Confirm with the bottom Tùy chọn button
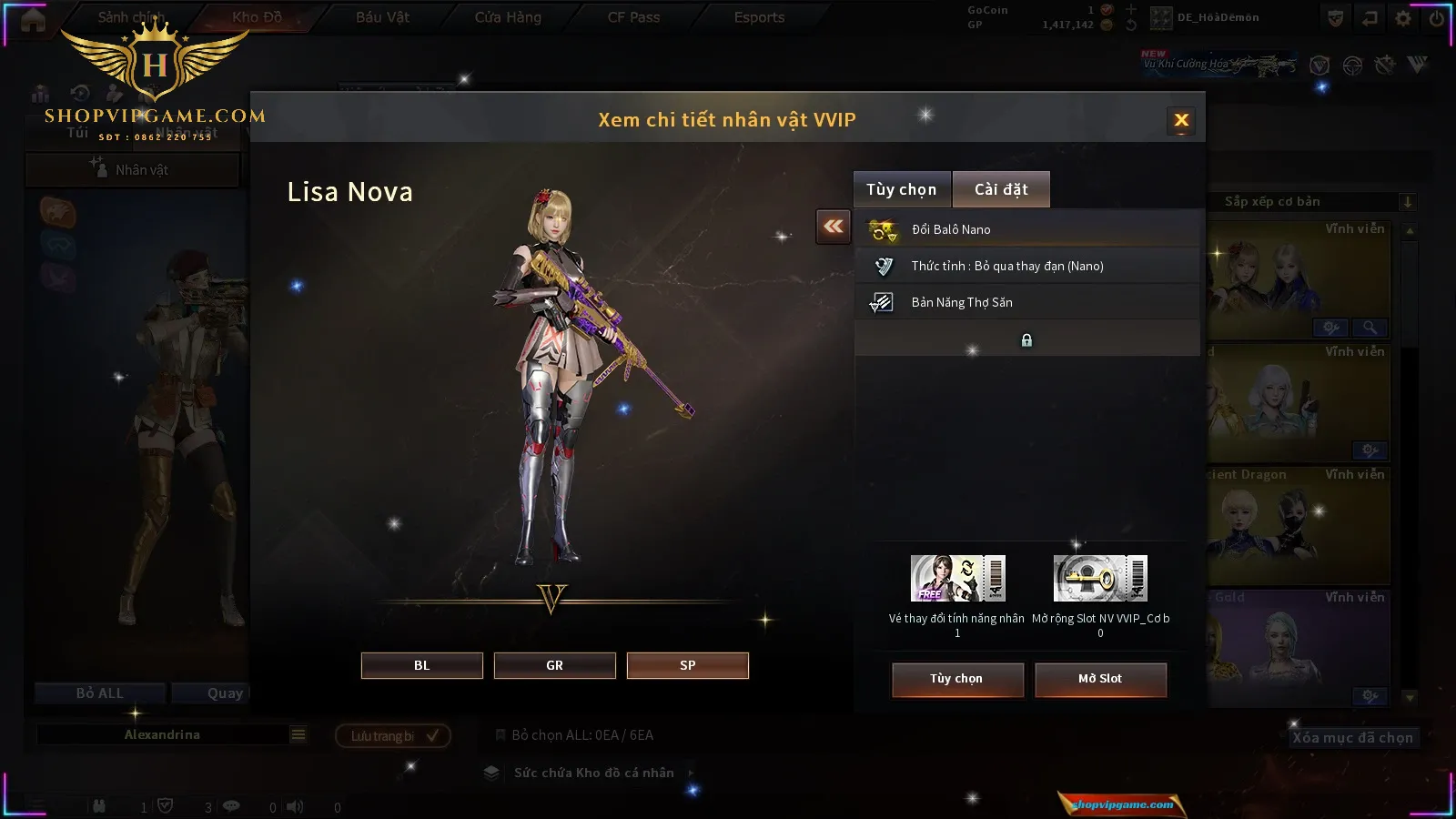The width and height of the screenshot is (1456, 819). coord(957,679)
